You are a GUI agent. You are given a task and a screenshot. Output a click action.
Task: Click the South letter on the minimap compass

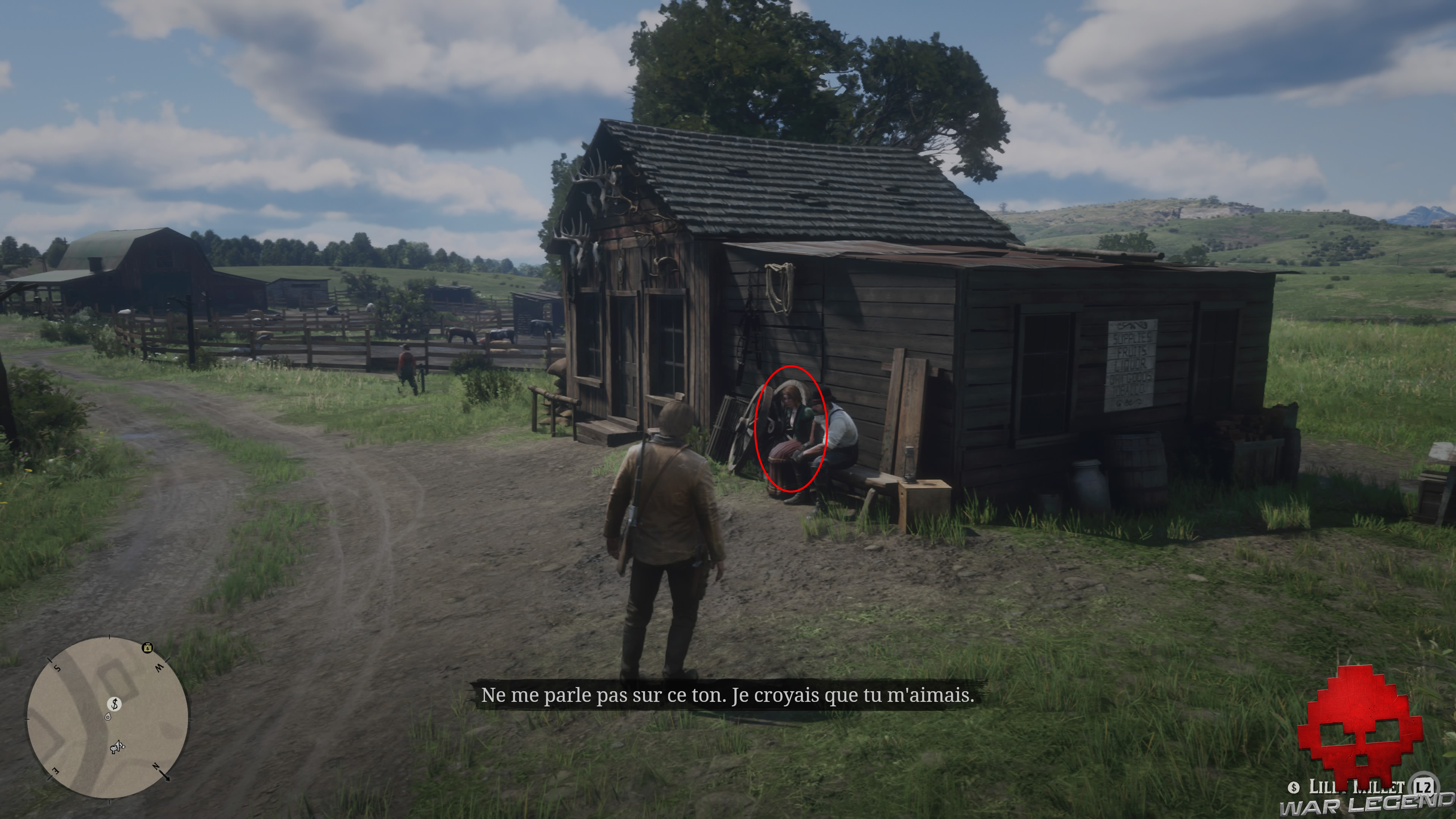(56, 667)
